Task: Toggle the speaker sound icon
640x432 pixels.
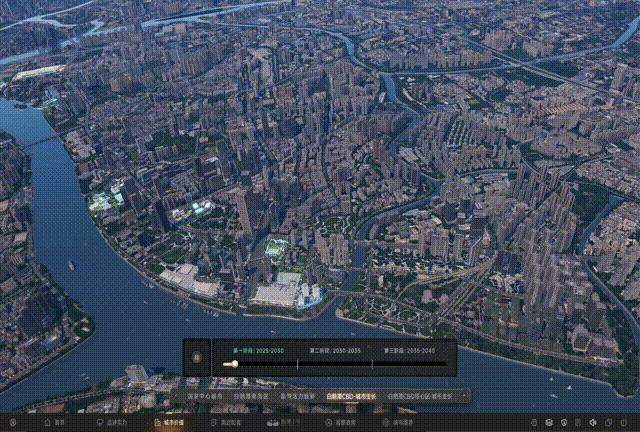Action: click(592, 423)
